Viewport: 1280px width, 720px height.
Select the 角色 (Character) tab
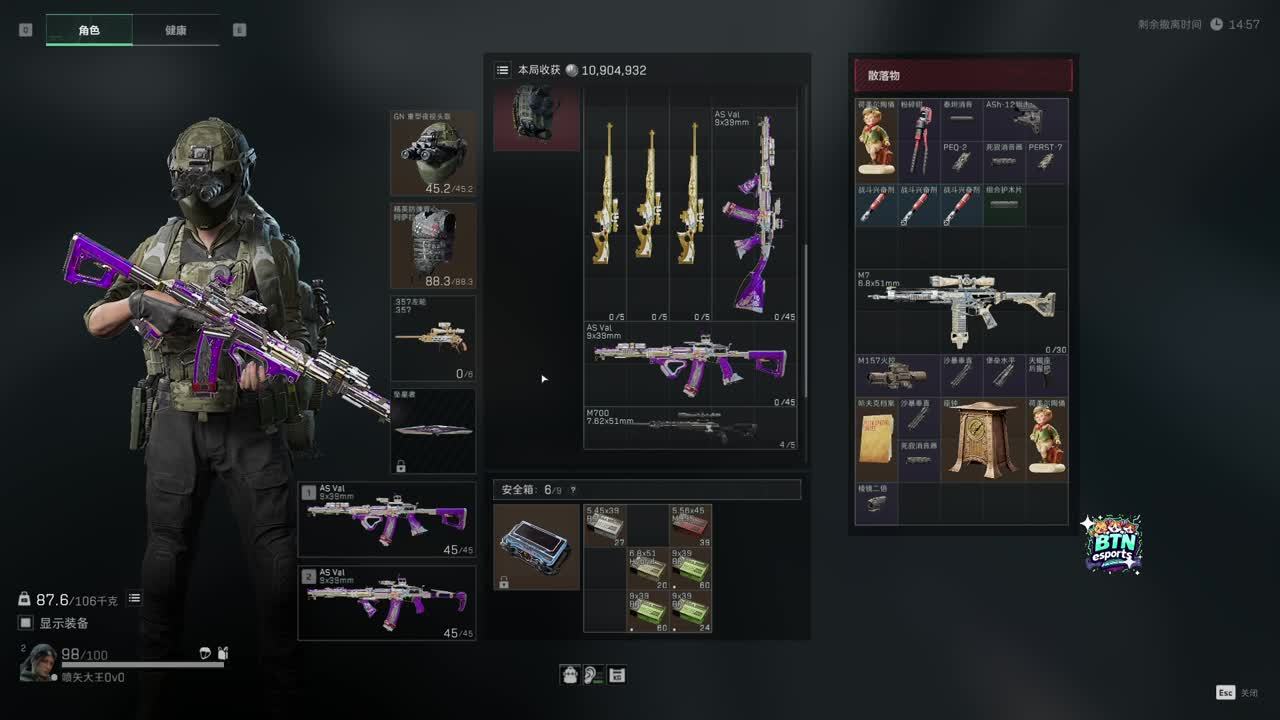point(89,30)
